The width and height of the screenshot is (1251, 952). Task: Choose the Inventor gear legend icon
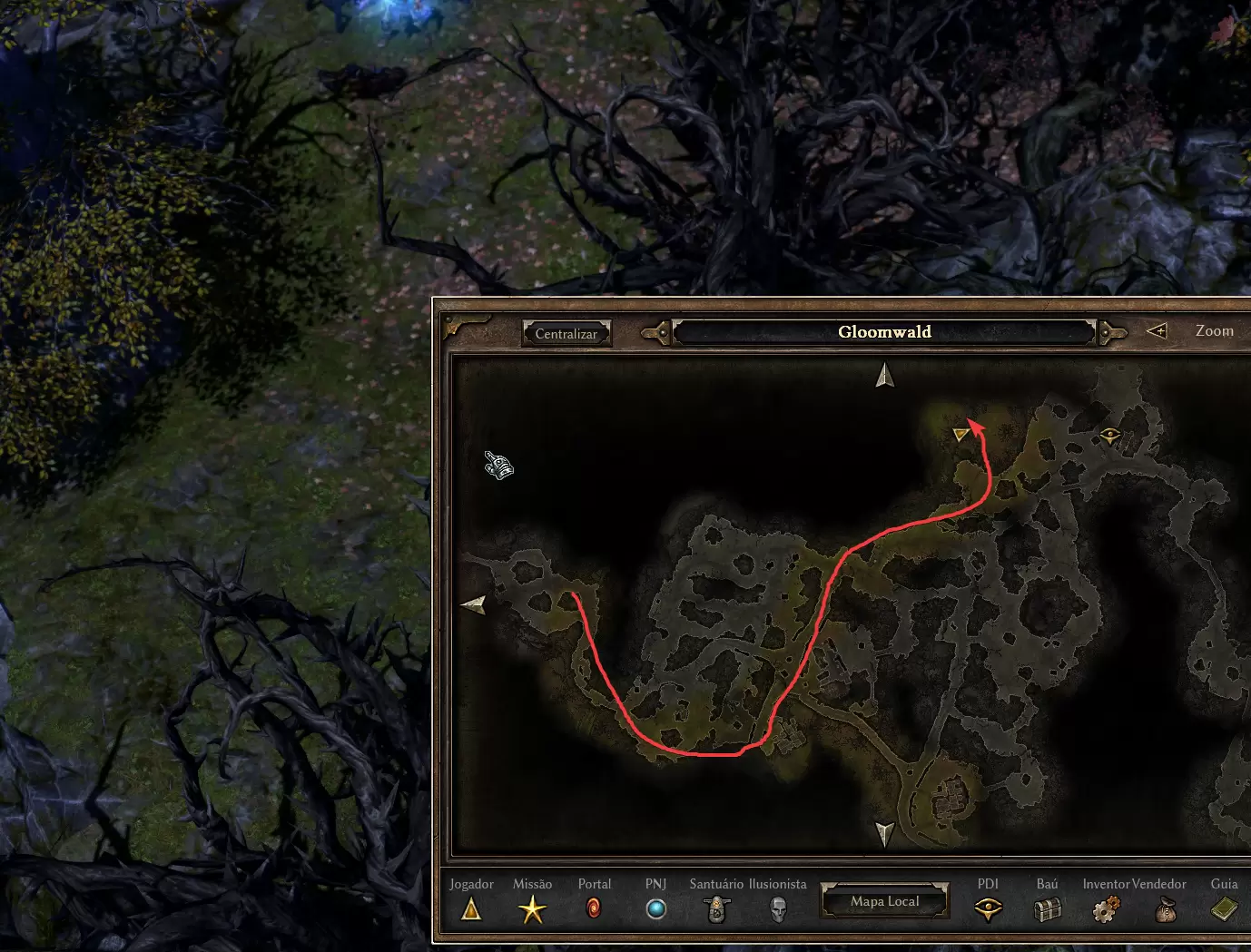coord(1106,908)
